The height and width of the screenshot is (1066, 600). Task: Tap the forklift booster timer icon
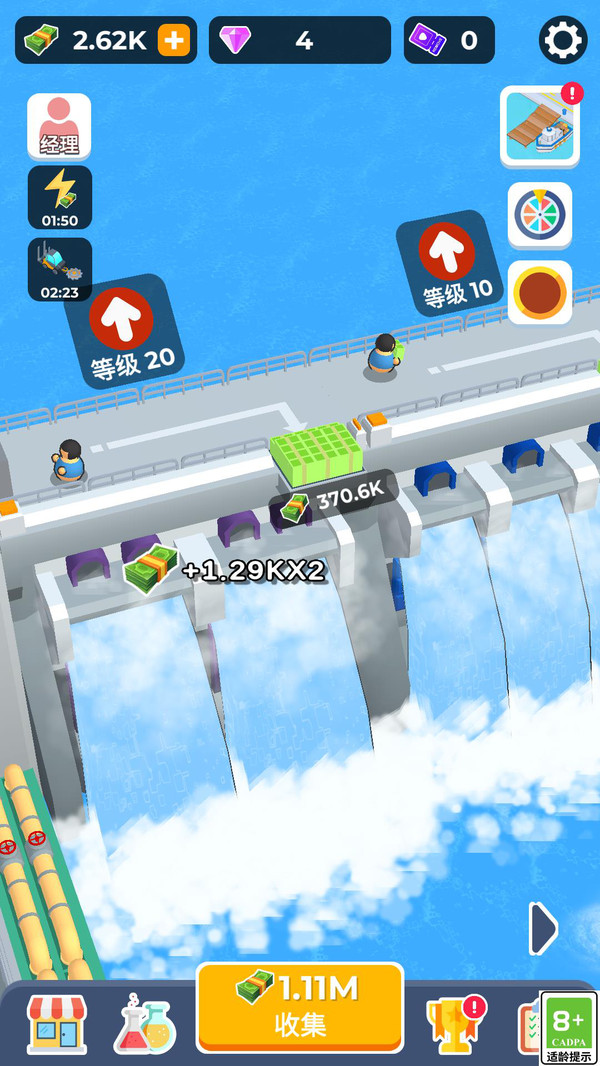coord(60,269)
